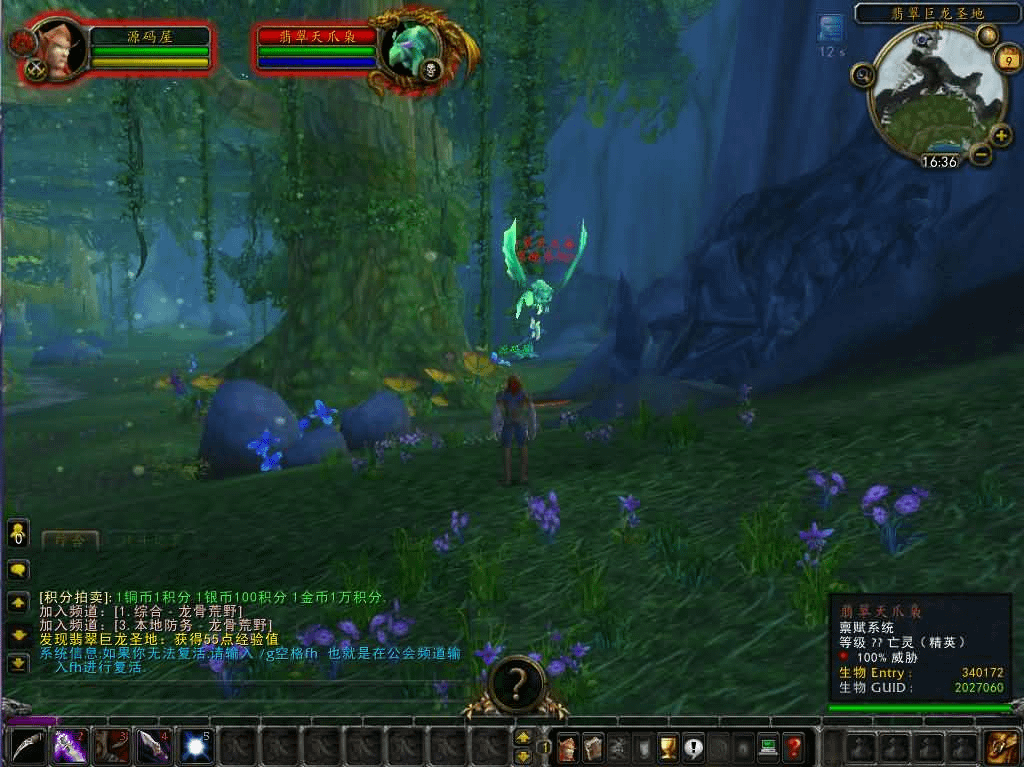
Task: Click the player portrait frame
Action: (x=57, y=47)
